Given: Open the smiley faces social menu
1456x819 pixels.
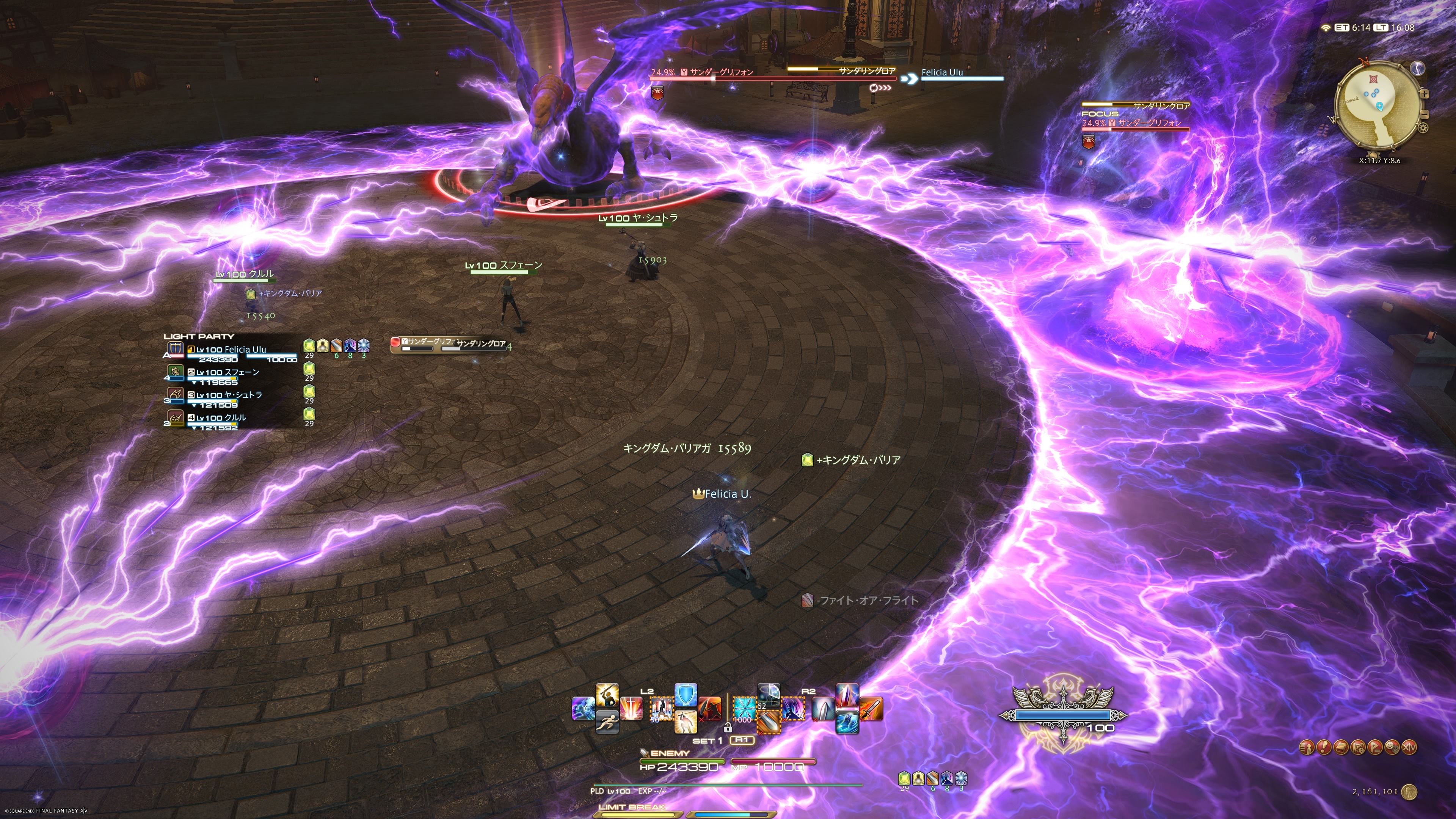Looking at the screenshot, I should (1392, 747).
